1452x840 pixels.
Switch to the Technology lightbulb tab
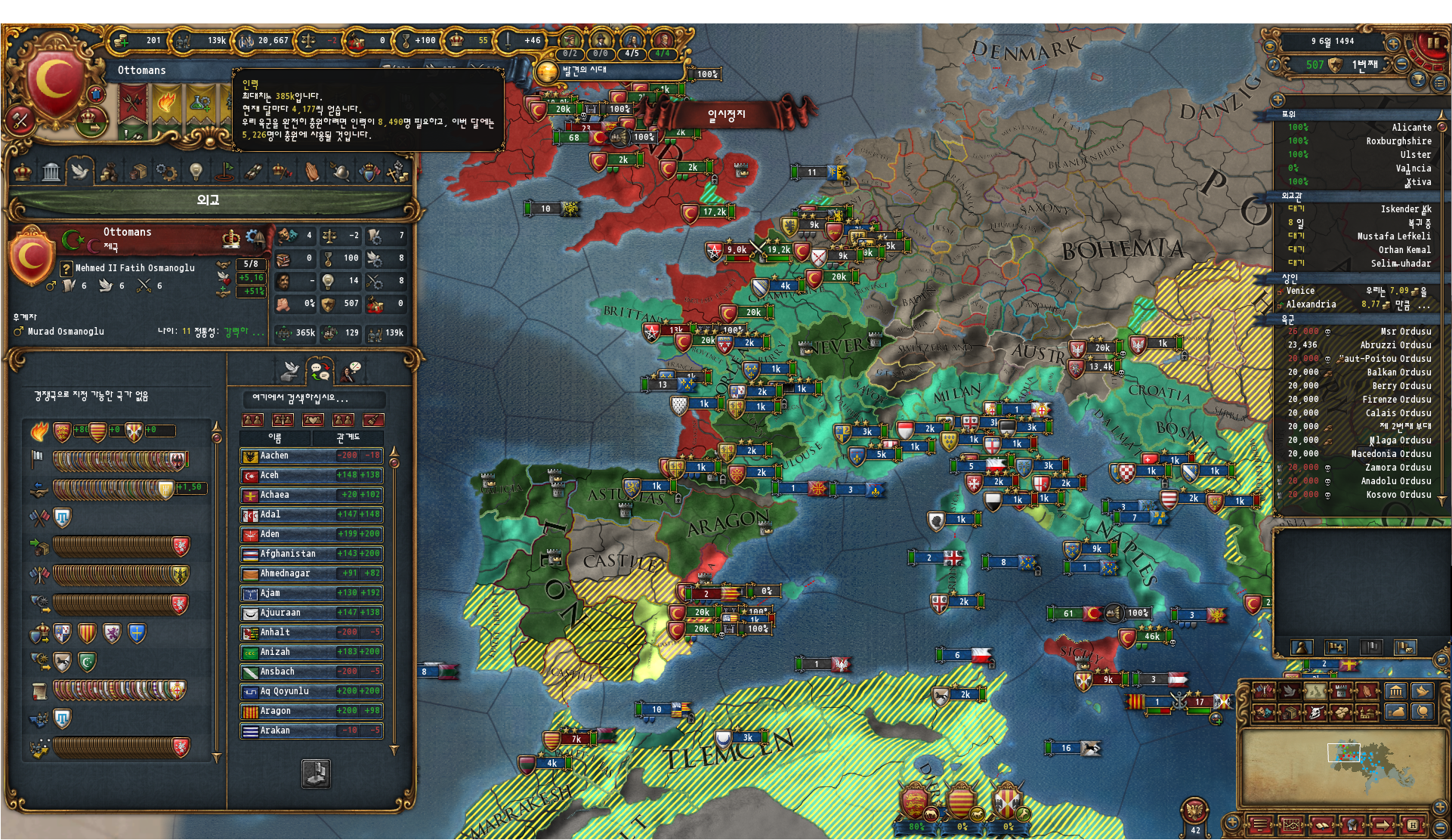coord(196,171)
